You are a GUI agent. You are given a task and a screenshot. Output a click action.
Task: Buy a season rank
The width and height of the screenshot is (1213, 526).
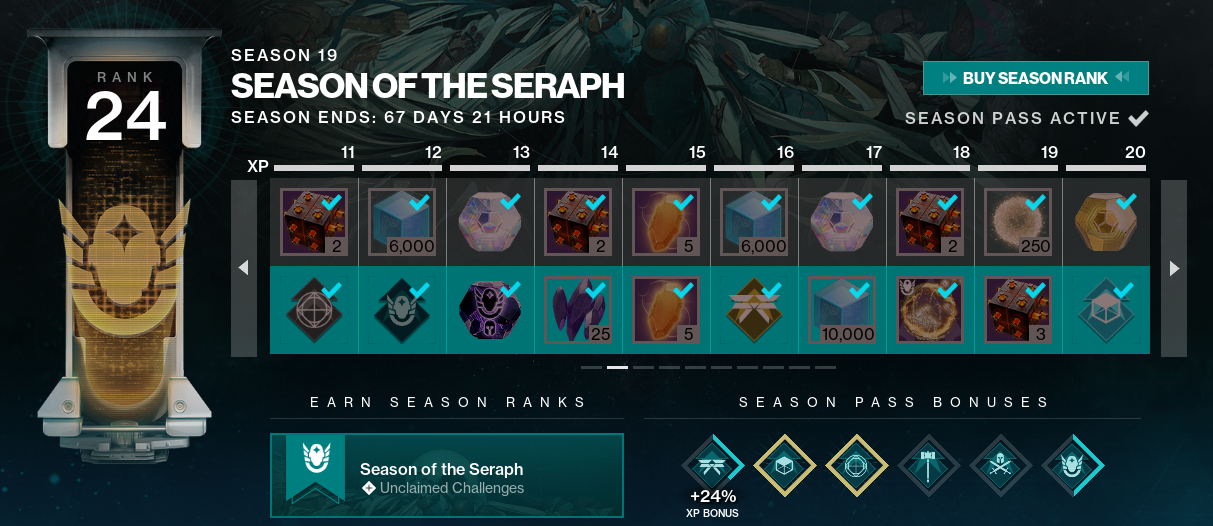(x=1035, y=78)
